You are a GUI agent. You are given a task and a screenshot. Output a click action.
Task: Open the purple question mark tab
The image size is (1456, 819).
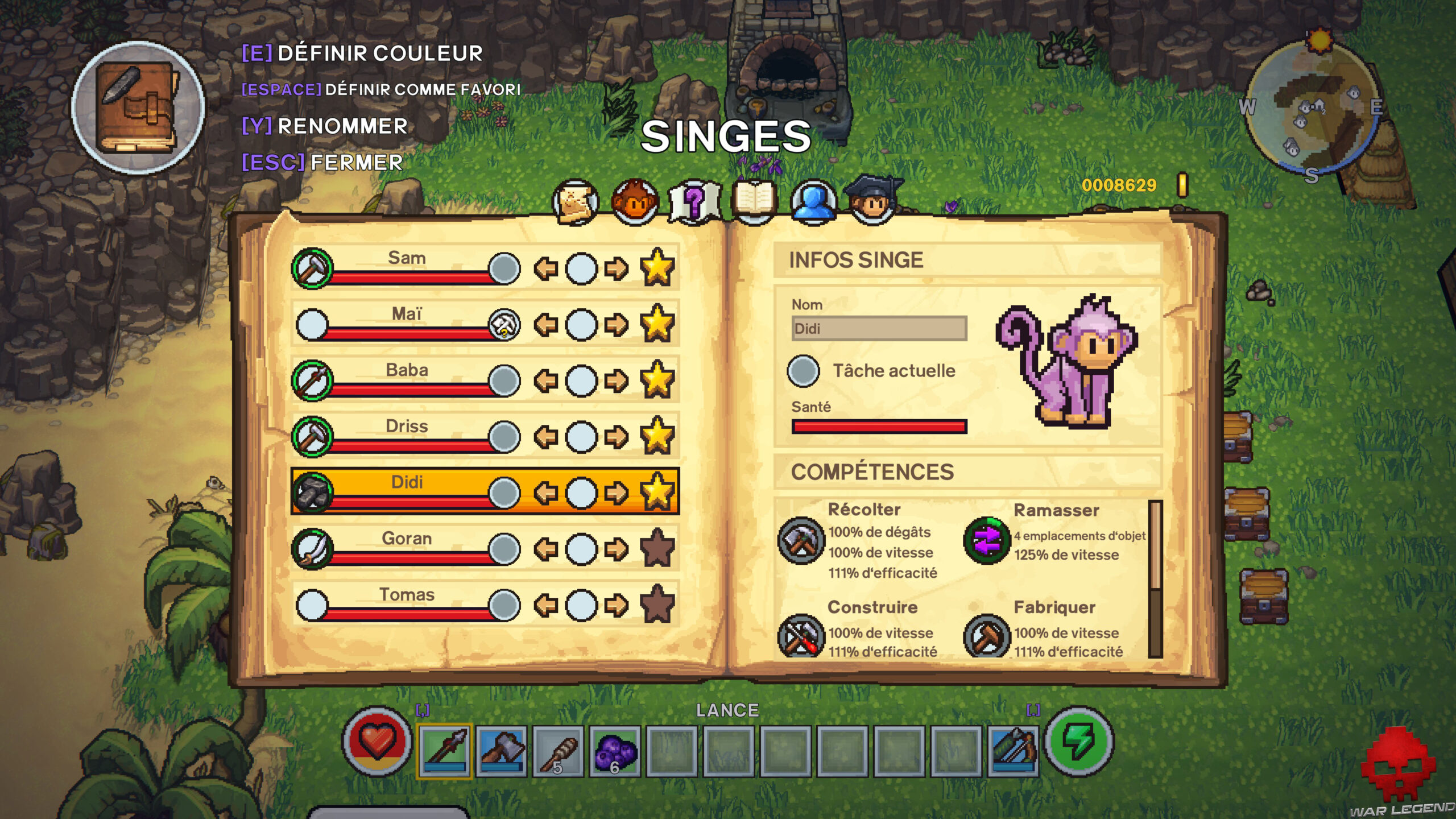tap(694, 202)
